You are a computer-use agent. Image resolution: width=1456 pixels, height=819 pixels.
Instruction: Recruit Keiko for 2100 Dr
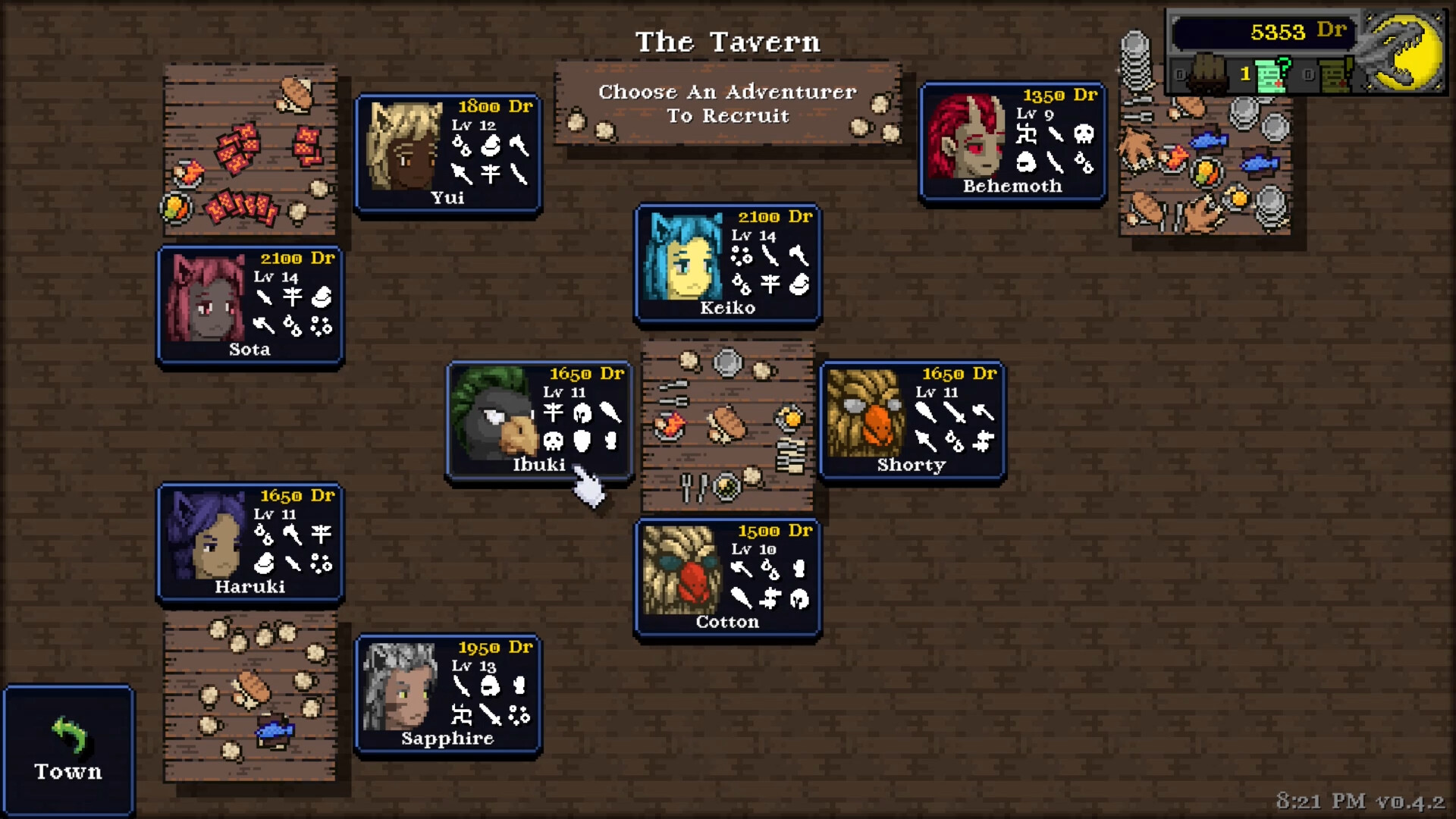726,265
